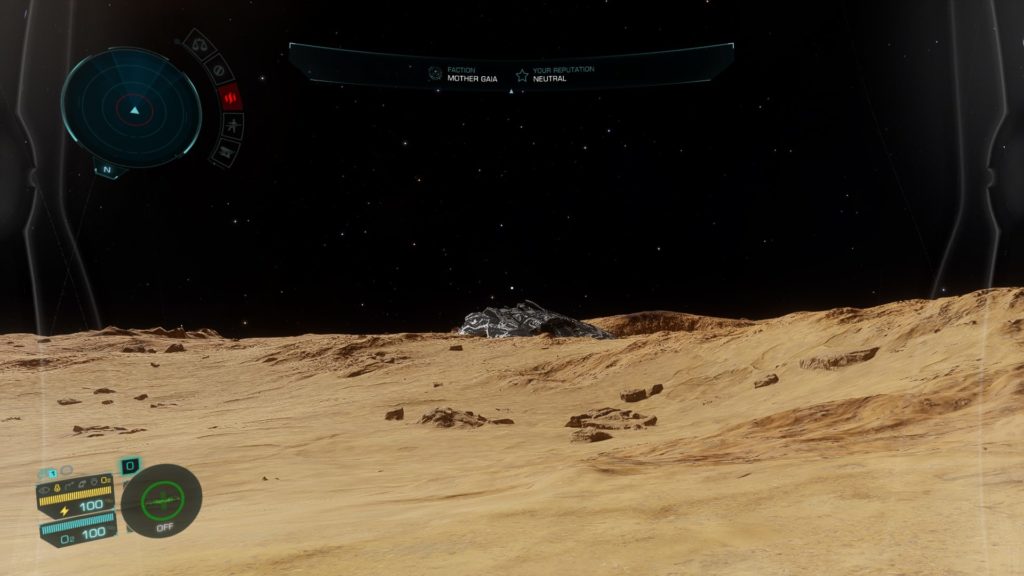The width and height of the screenshot is (1024, 576).
Task: Click the circular radar scanner
Action: pyautogui.click(x=131, y=107)
